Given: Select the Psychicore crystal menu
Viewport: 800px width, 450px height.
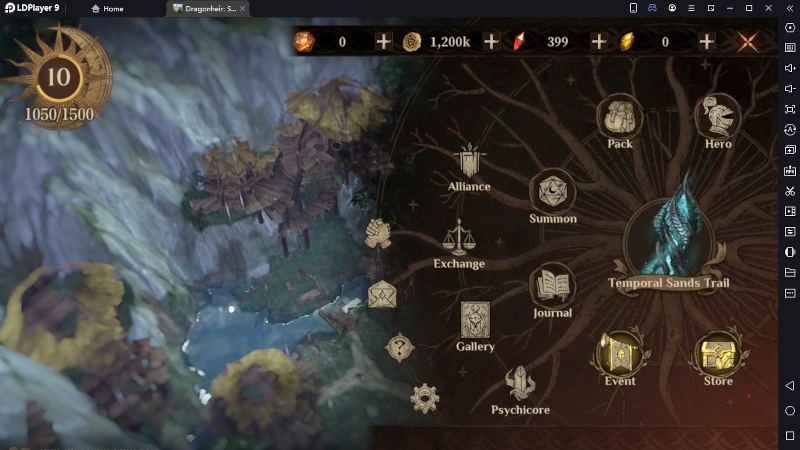Looking at the screenshot, I should pyautogui.click(x=521, y=385).
